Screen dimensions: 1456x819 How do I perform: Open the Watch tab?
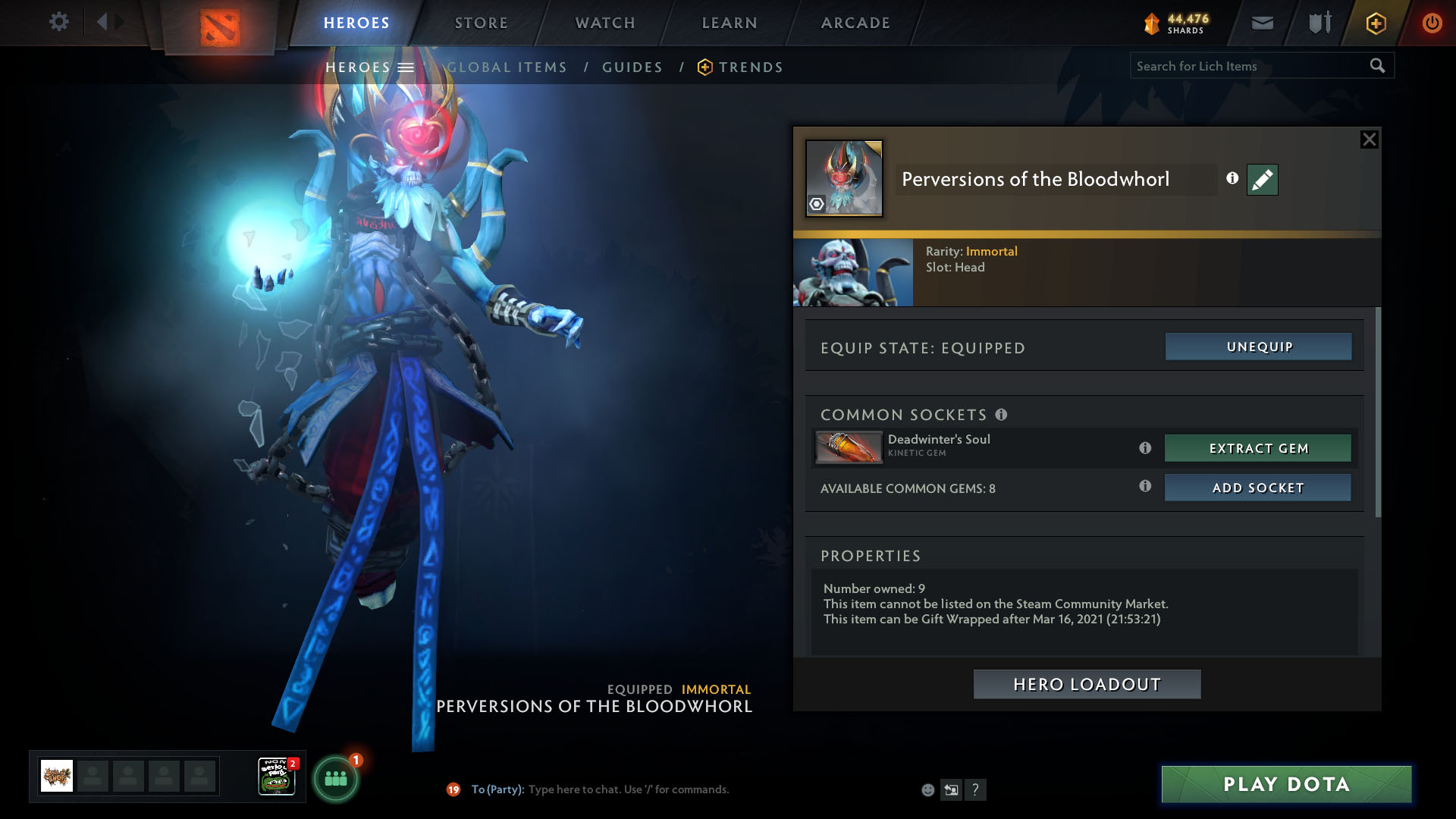[605, 23]
